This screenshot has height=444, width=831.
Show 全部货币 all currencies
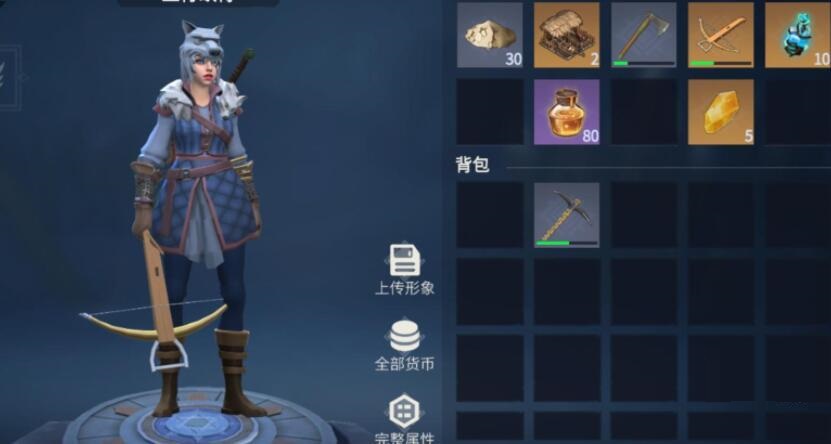404,345
